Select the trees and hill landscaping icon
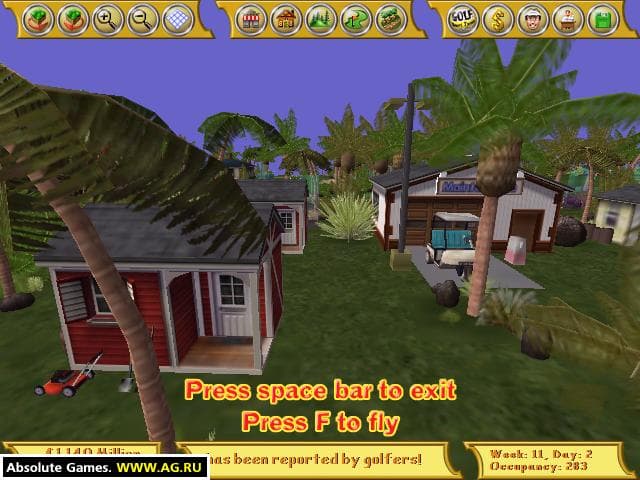 pyautogui.click(x=322, y=19)
